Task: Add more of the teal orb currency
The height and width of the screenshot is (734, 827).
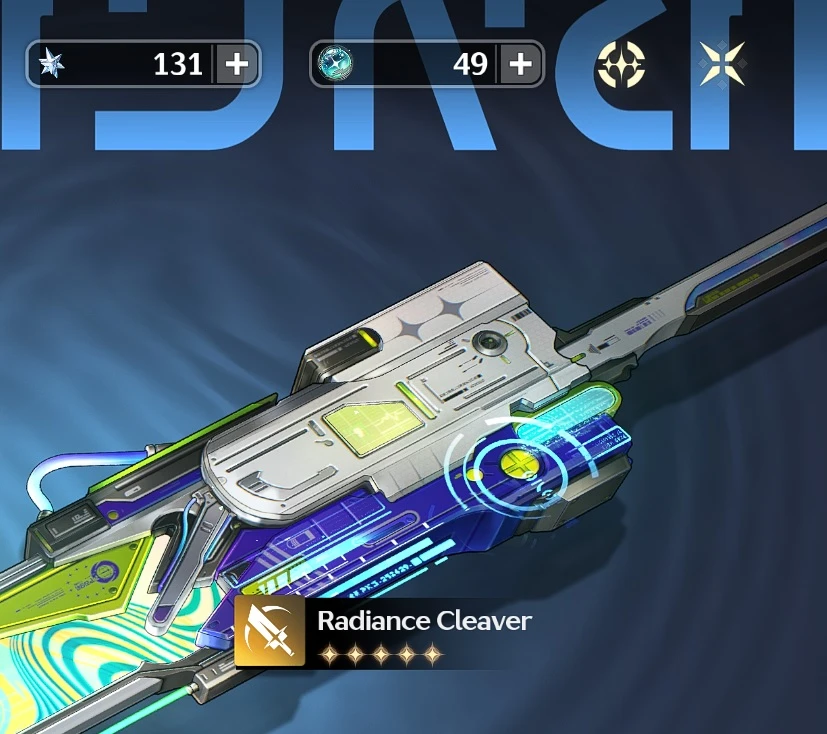Action: tap(521, 65)
